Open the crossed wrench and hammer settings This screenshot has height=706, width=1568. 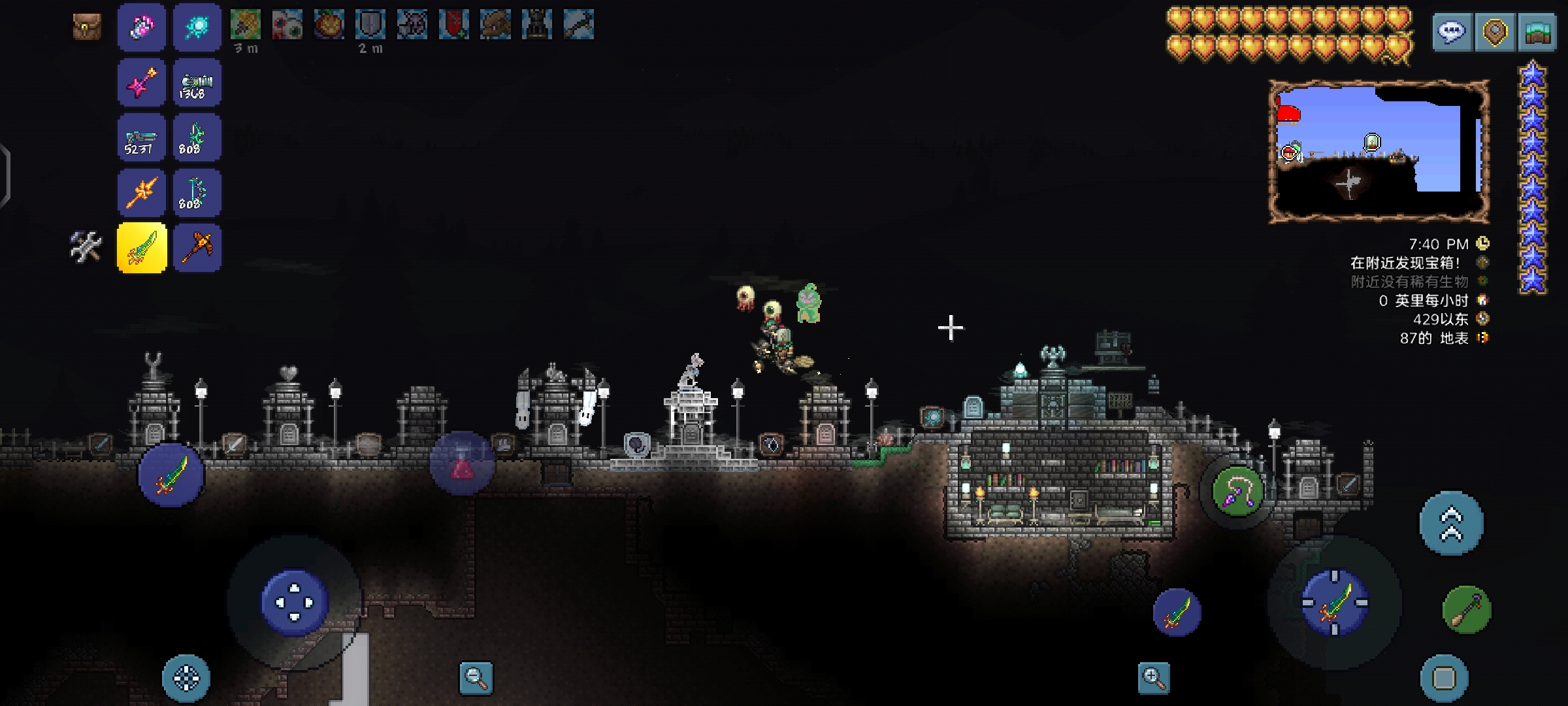click(x=86, y=247)
